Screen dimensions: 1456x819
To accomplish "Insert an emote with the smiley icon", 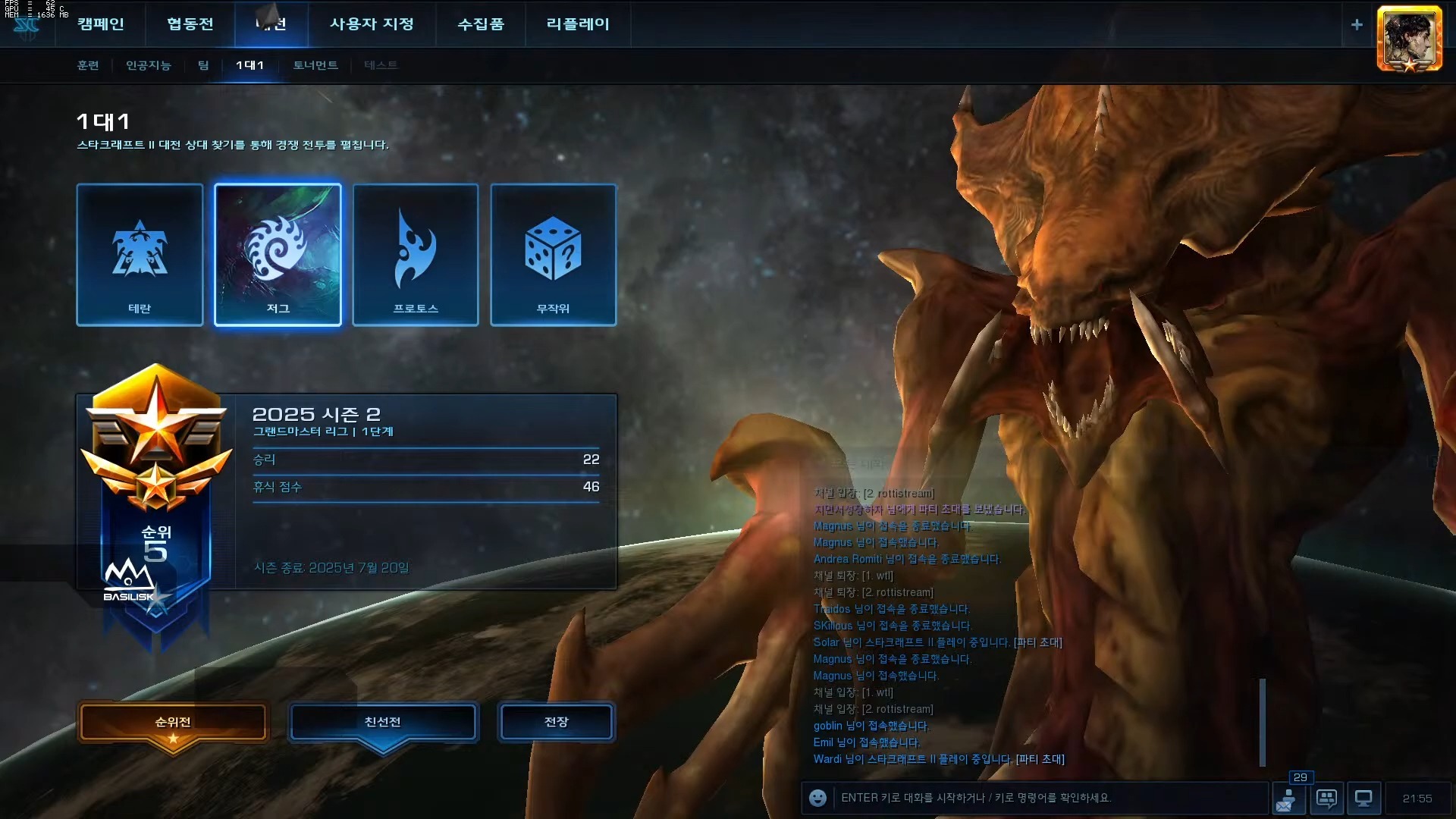I will (817, 798).
